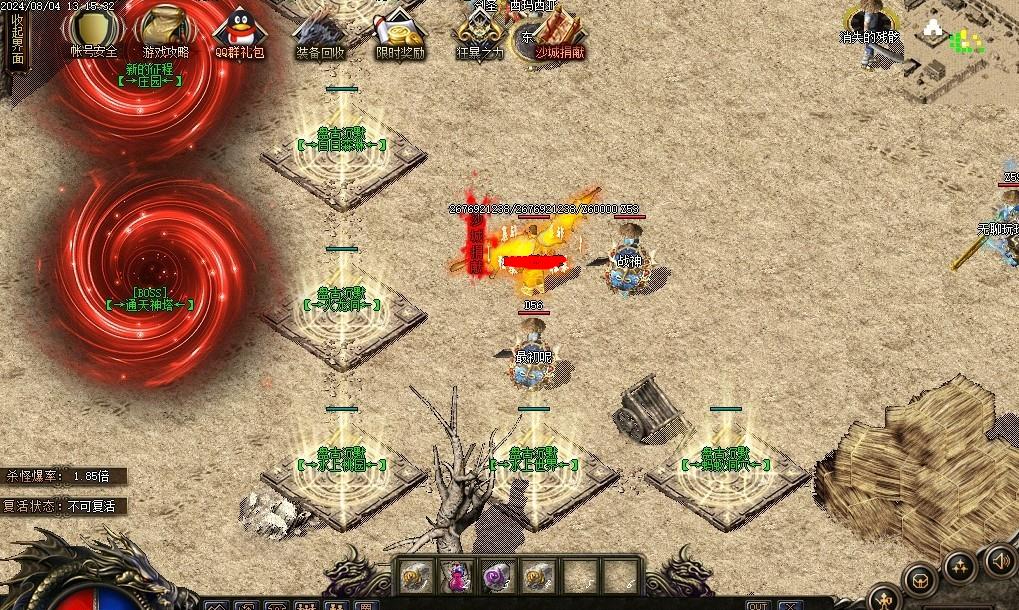Use the purple scroll in hotbar slot 3
The width and height of the screenshot is (1019, 610).
[x=497, y=575]
